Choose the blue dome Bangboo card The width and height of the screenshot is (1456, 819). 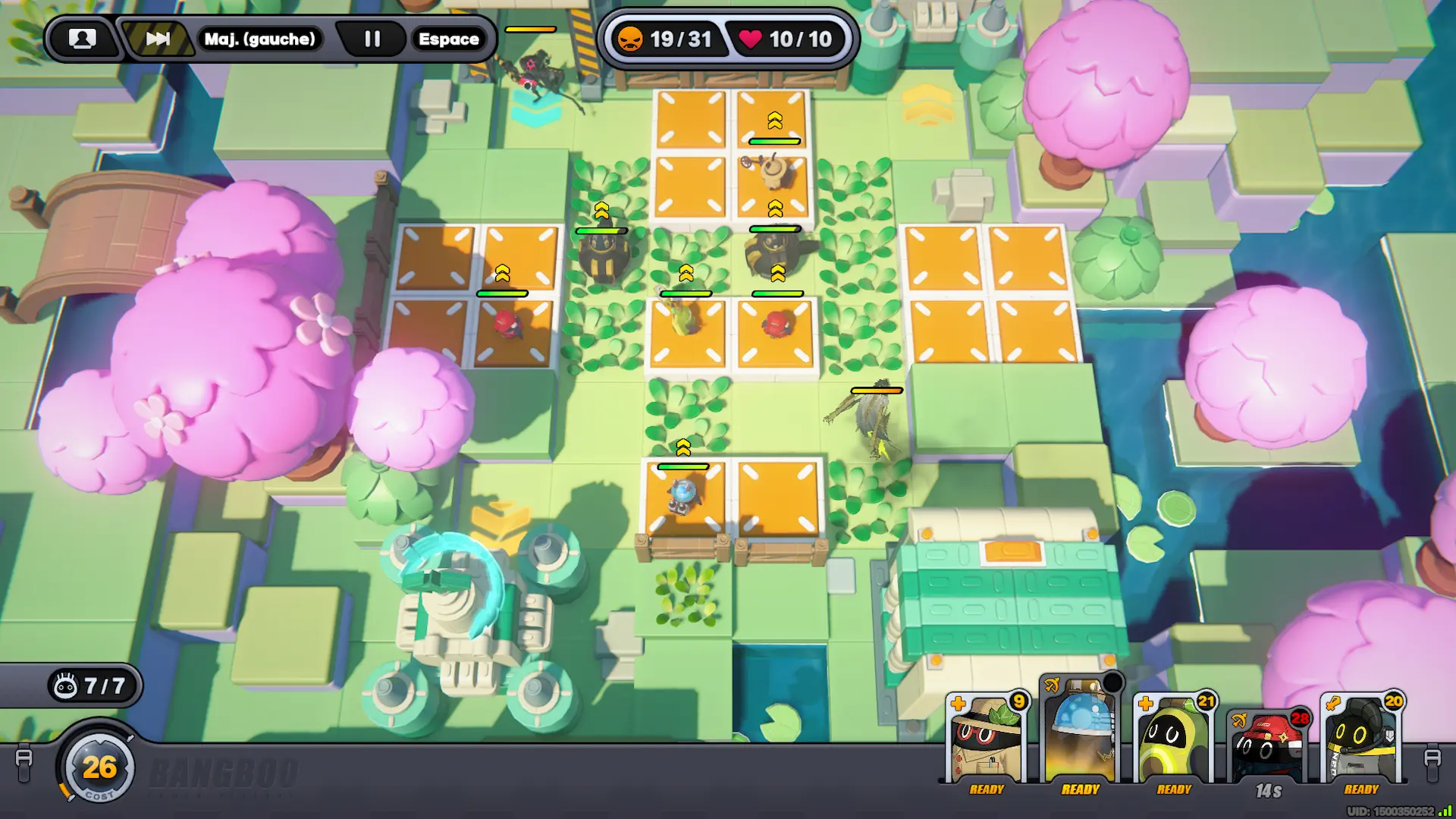point(1080,732)
